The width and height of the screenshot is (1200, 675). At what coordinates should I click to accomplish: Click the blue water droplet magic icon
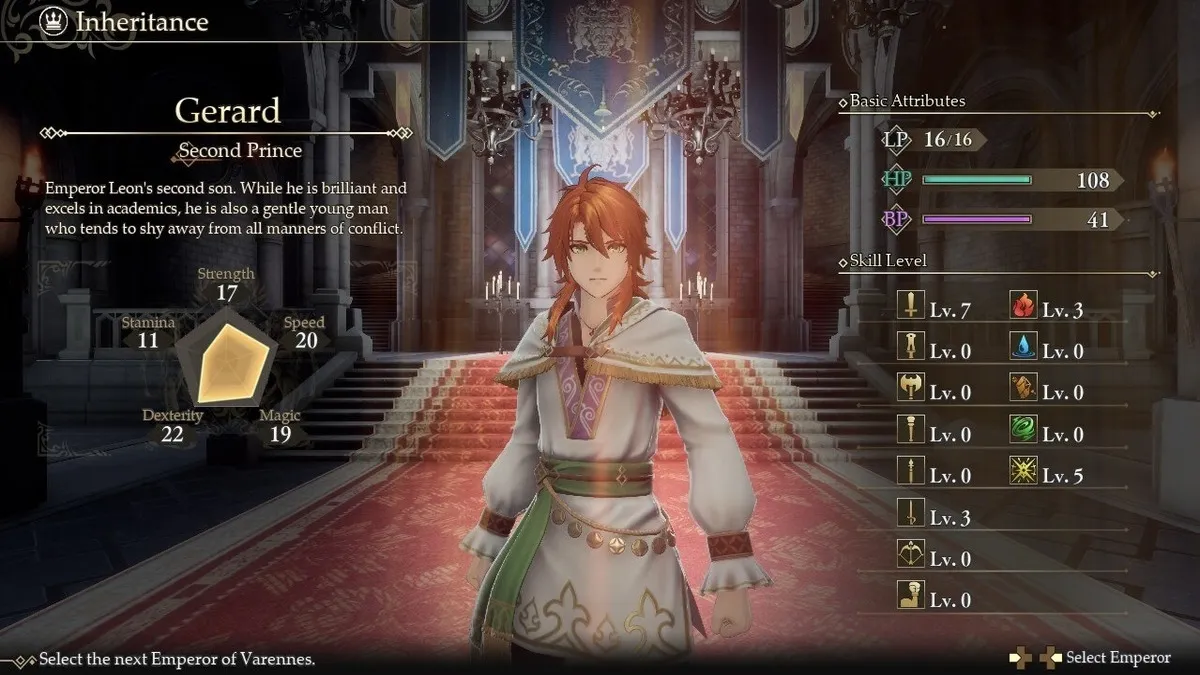pyautogui.click(x=1022, y=349)
